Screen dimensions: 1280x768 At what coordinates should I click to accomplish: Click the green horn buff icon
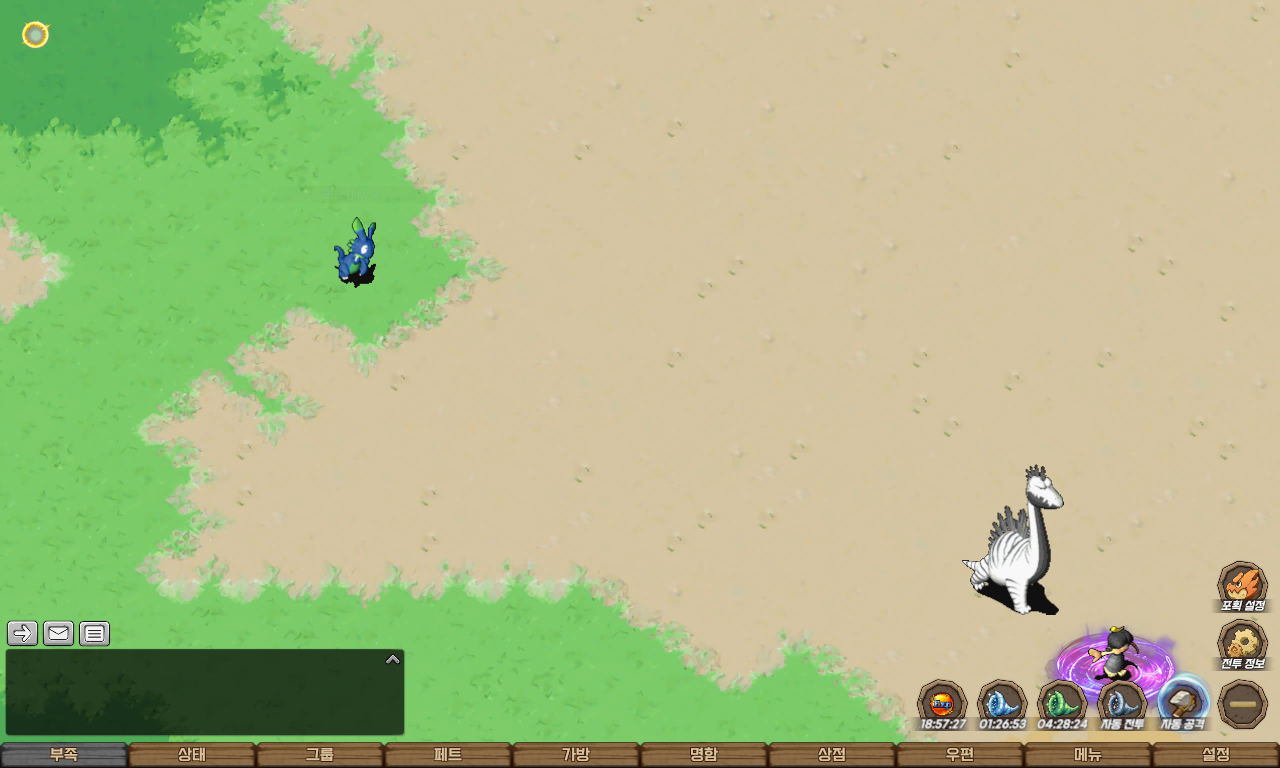click(x=1062, y=703)
